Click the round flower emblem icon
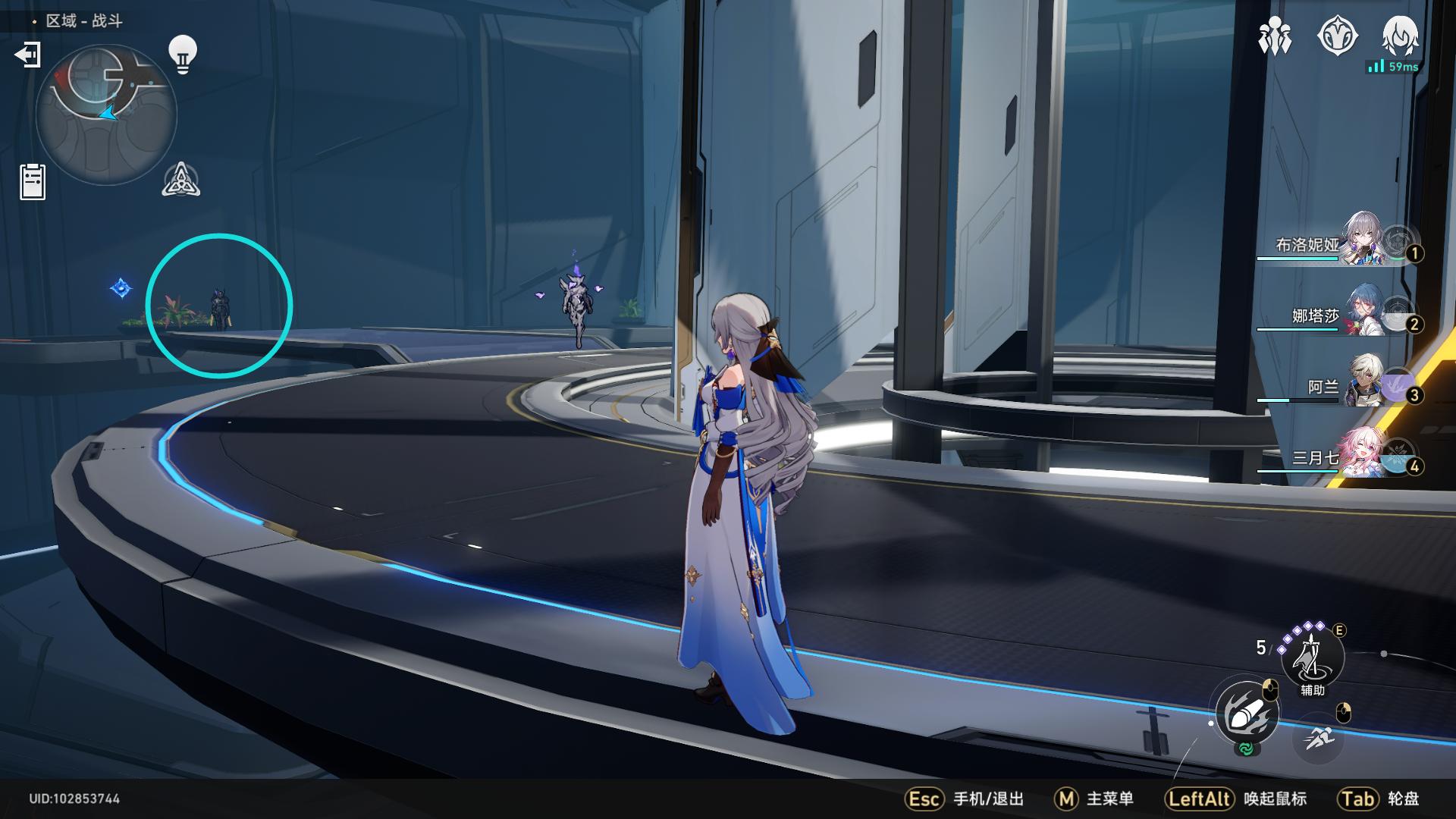This screenshot has height=819, width=1456. pyautogui.click(x=1337, y=36)
